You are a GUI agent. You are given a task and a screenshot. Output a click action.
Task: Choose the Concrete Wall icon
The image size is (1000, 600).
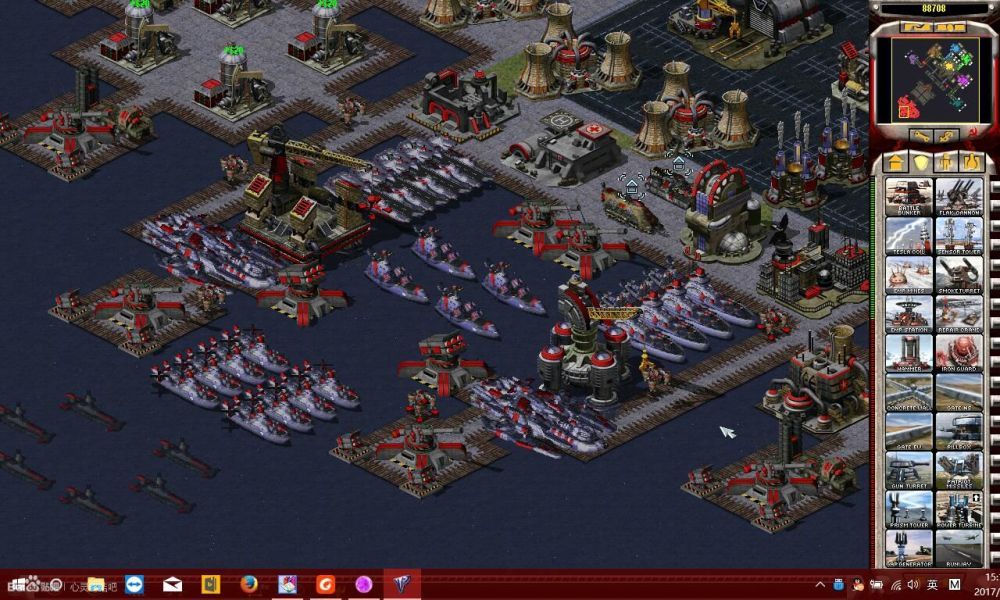[x=909, y=392]
